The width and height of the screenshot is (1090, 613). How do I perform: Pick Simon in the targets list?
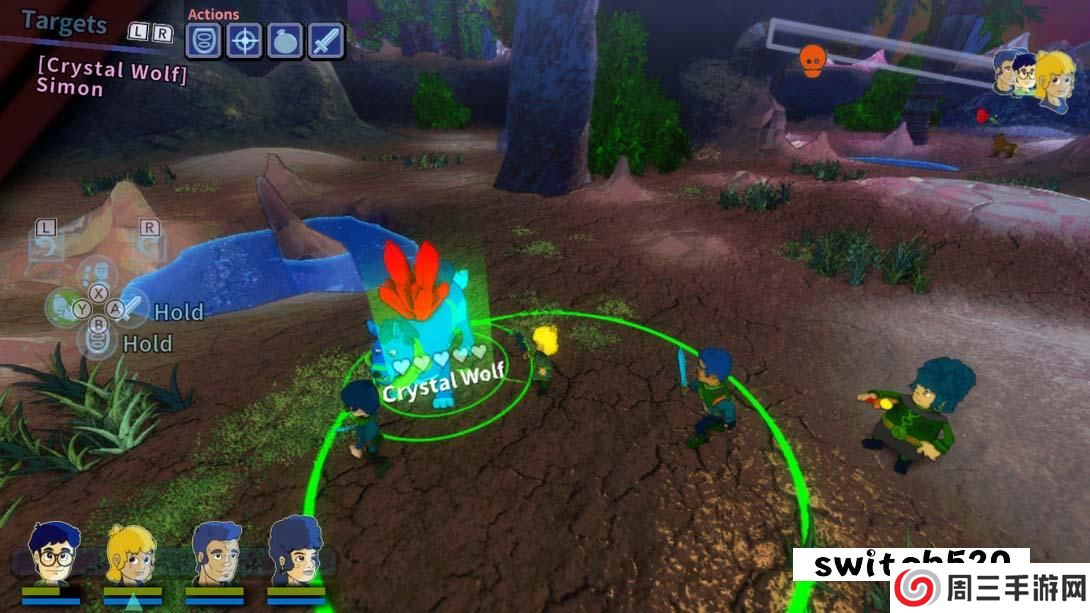[70, 88]
